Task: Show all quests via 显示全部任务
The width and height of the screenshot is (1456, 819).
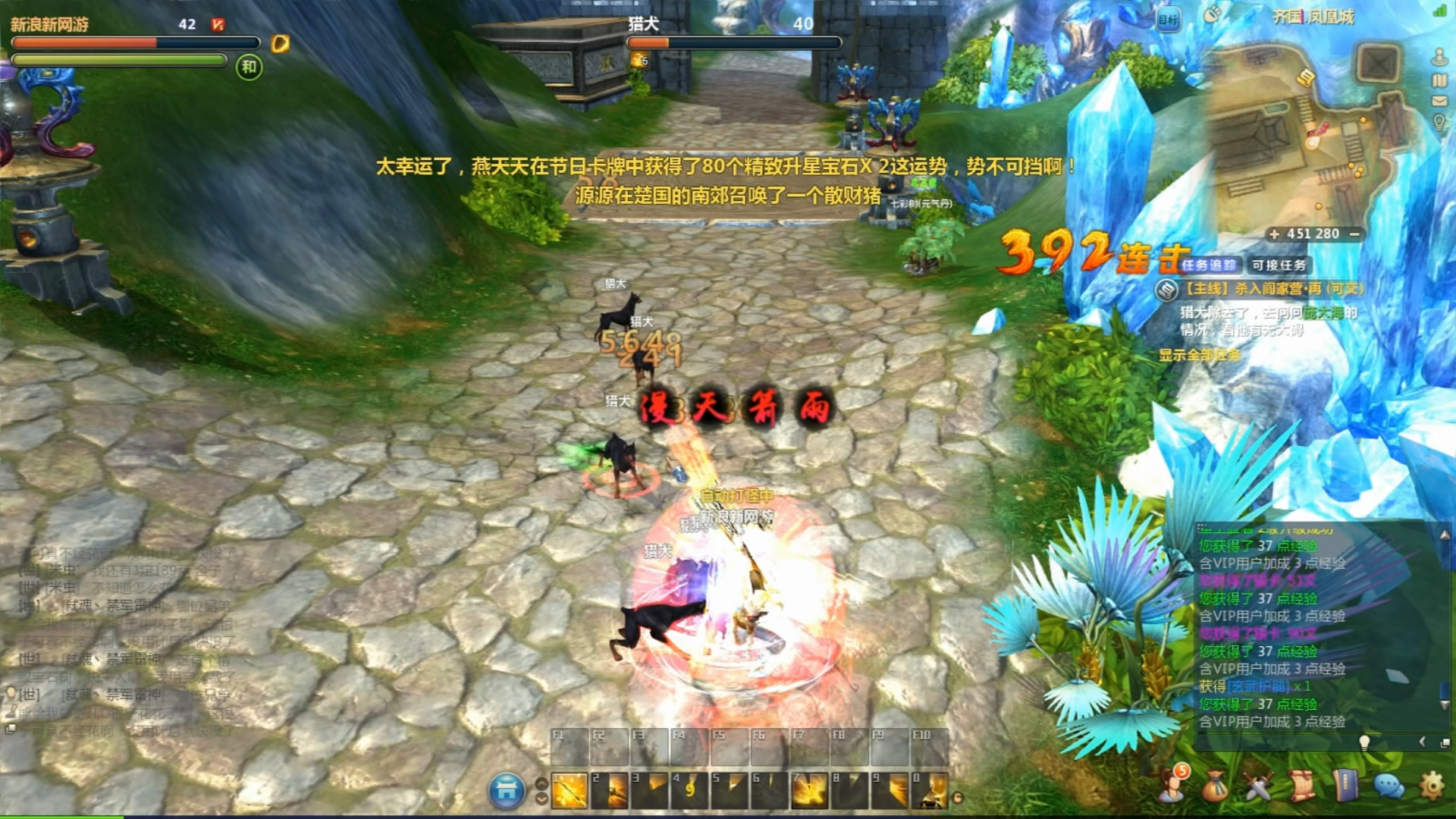Action: (1199, 355)
